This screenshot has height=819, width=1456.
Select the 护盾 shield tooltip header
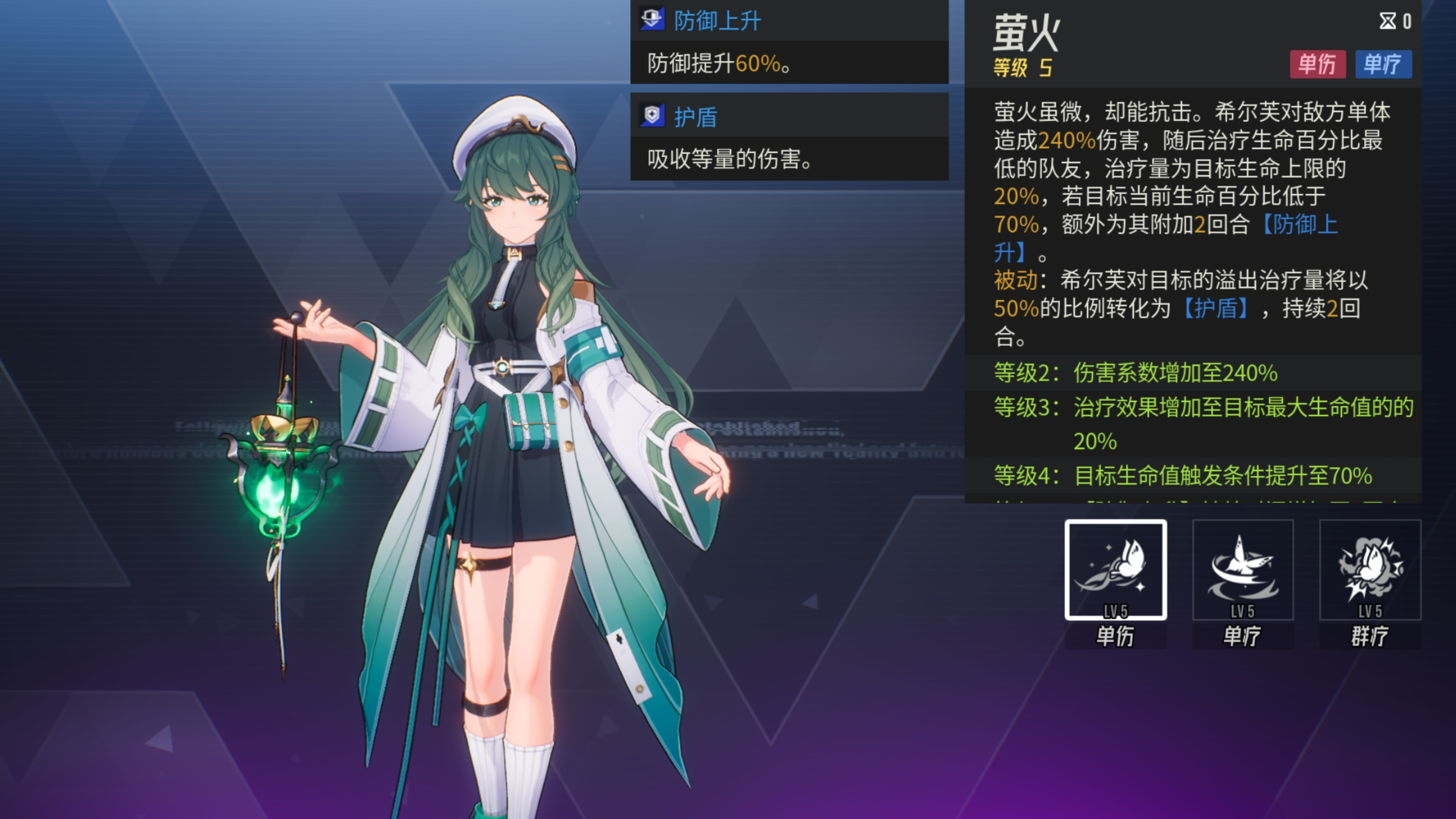click(695, 117)
